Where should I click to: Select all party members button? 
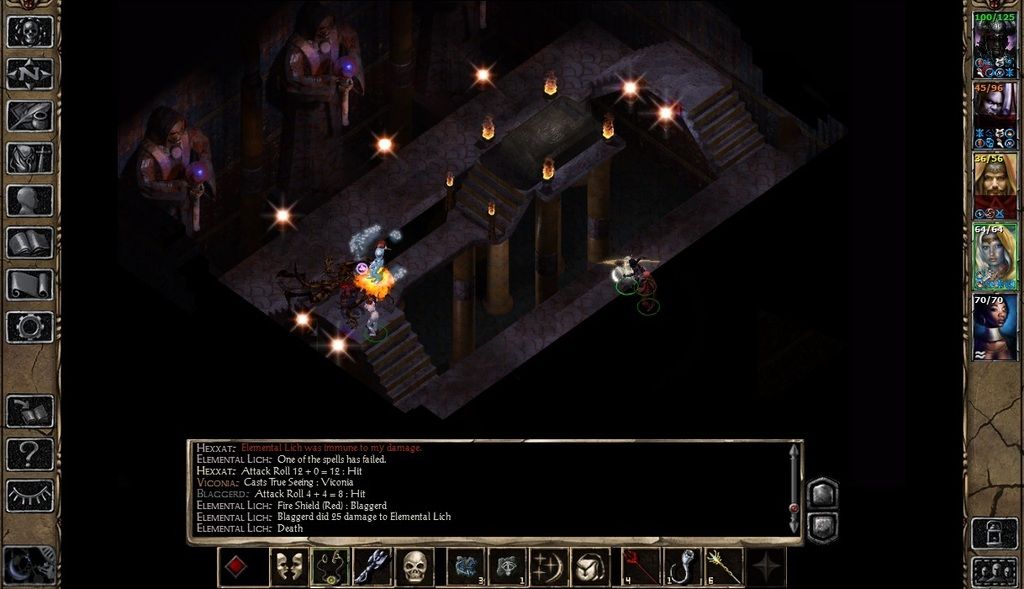[993, 572]
